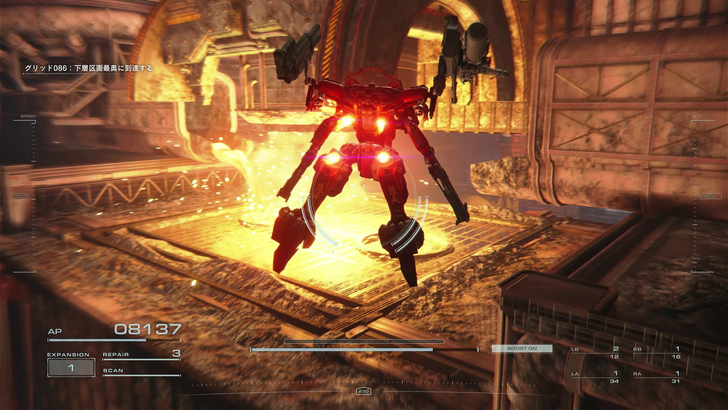Trigger the Scan gauge

(140, 372)
